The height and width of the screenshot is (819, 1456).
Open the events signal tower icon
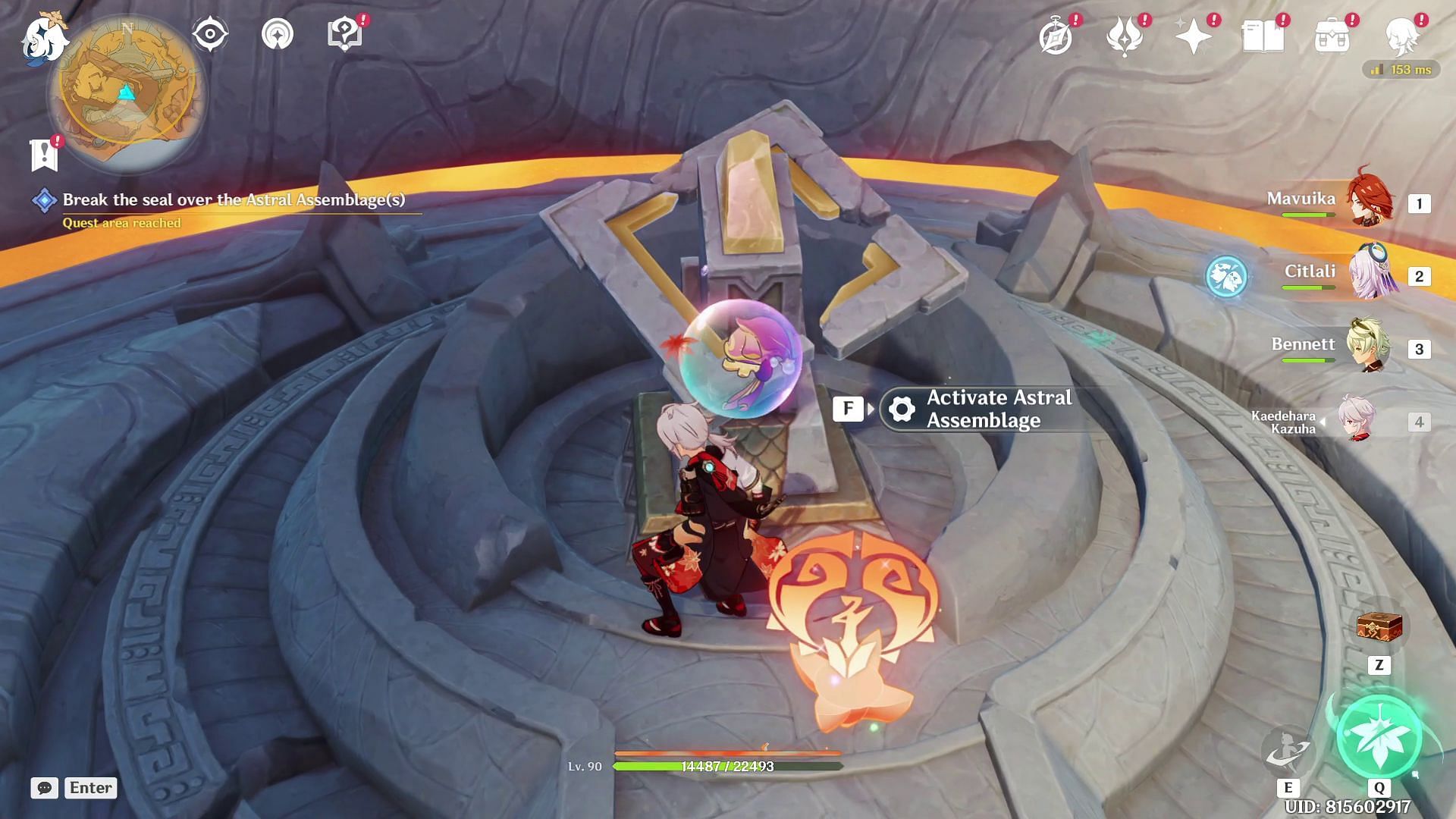278,34
